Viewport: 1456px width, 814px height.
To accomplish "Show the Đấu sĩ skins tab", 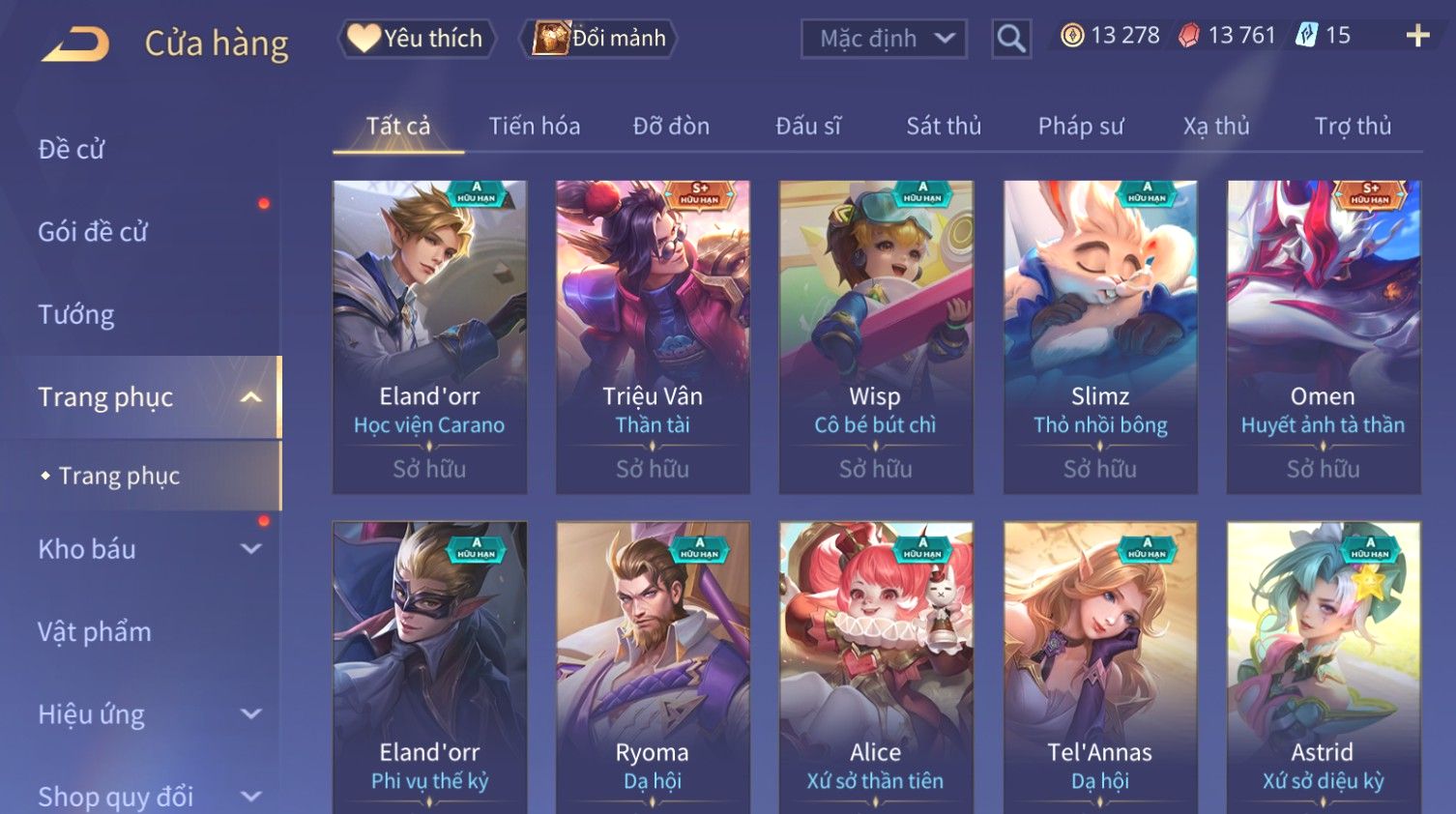I will click(808, 127).
